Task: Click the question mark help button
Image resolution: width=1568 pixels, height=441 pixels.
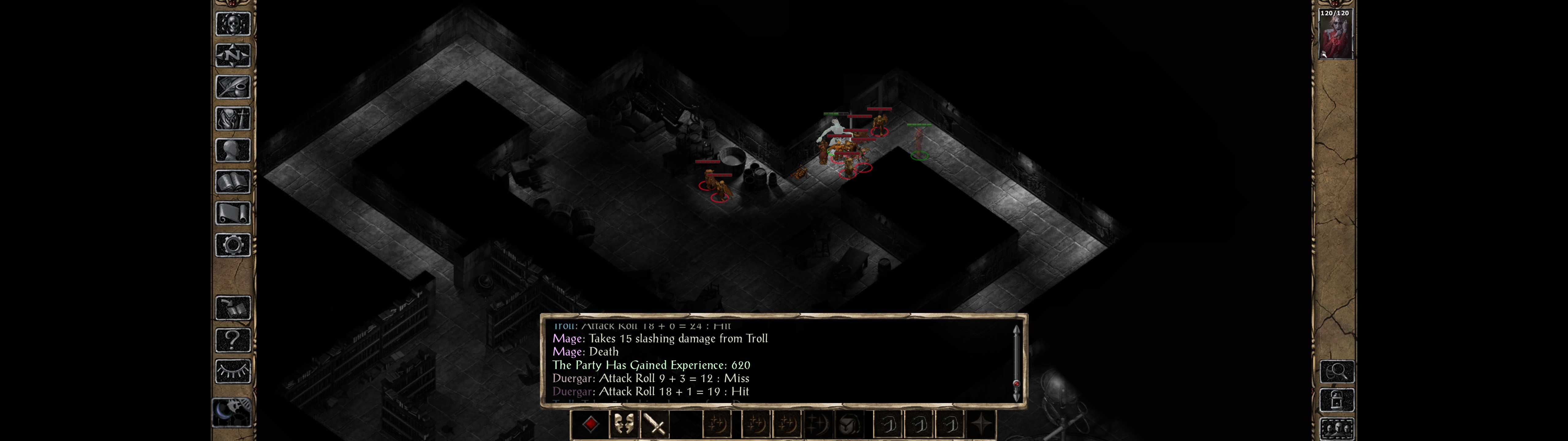Action: tap(233, 339)
